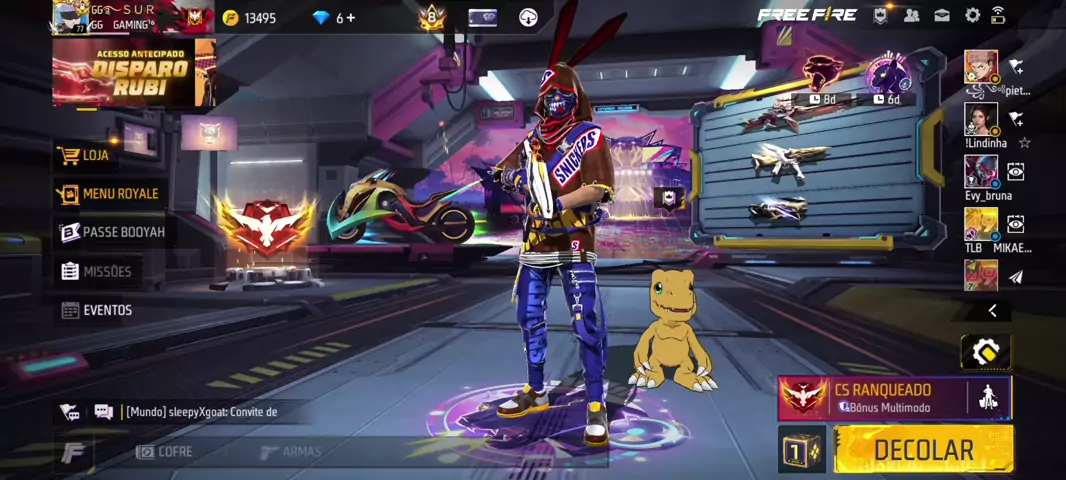1066x480 pixels.
Task: Spectate friend Evy_bruna with the eye icon
Action: click(x=1015, y=172)
